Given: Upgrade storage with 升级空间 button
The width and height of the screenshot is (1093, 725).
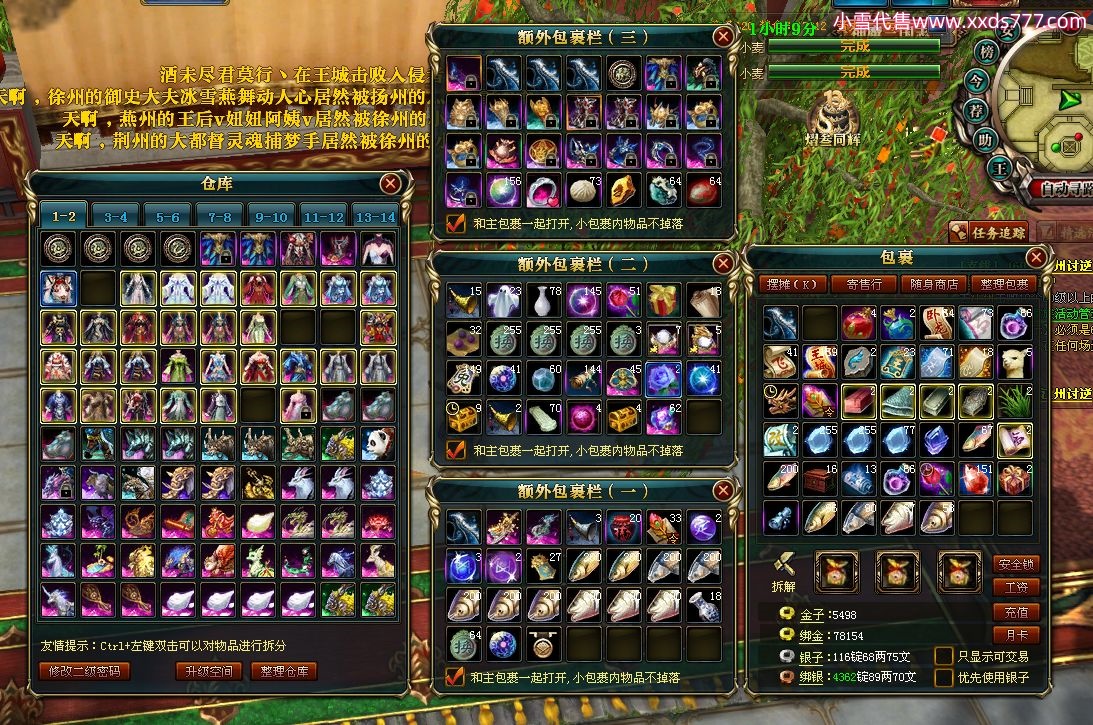Looking at the screenshot, I should [x=209, y=671].
